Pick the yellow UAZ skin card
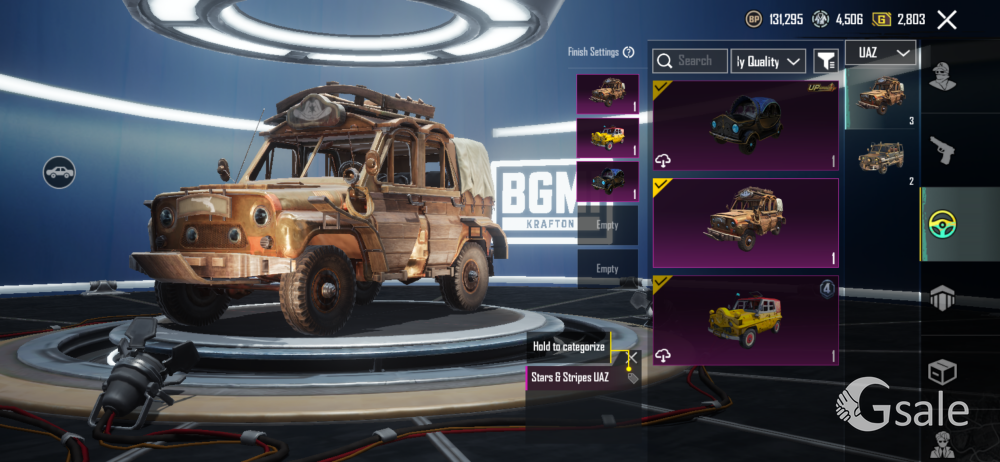This screenshot has height=462, width=1000. click(745, 320)
